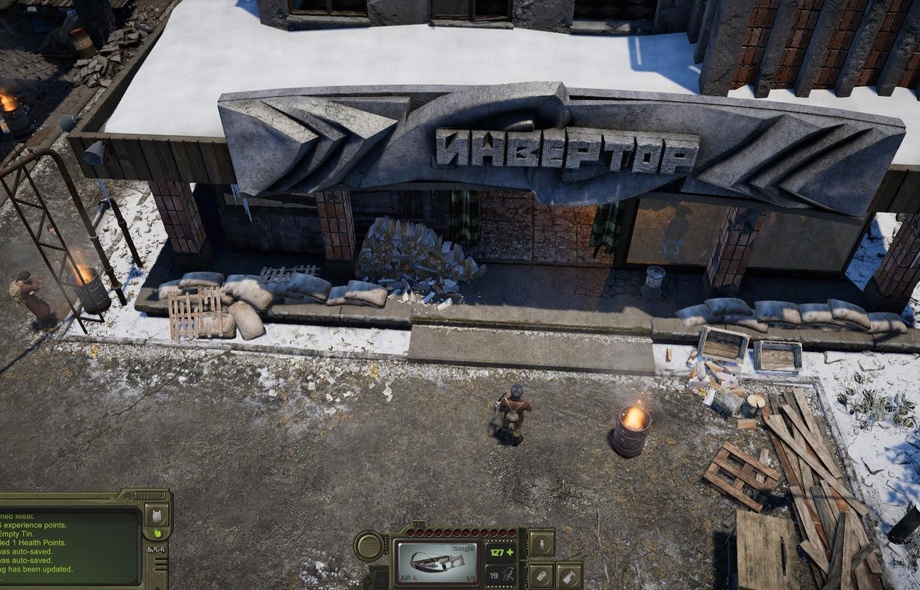
Task: Select the crossbow weapon slot
Action: [x=437, y=561]
